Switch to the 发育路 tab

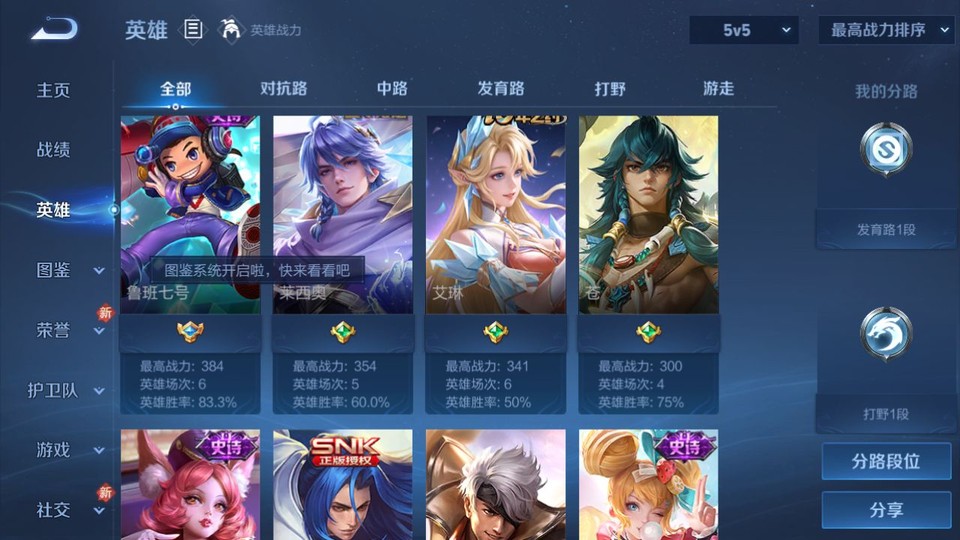coord(501,89)
